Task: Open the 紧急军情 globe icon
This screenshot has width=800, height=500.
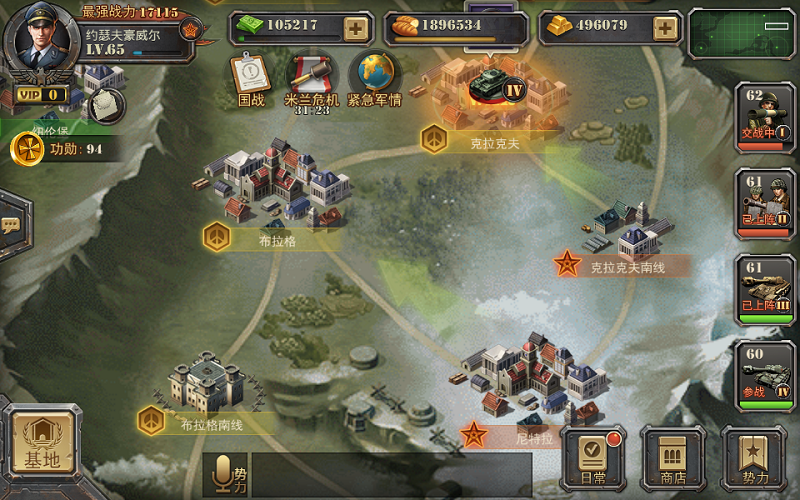Action: [x=373, y=78]
